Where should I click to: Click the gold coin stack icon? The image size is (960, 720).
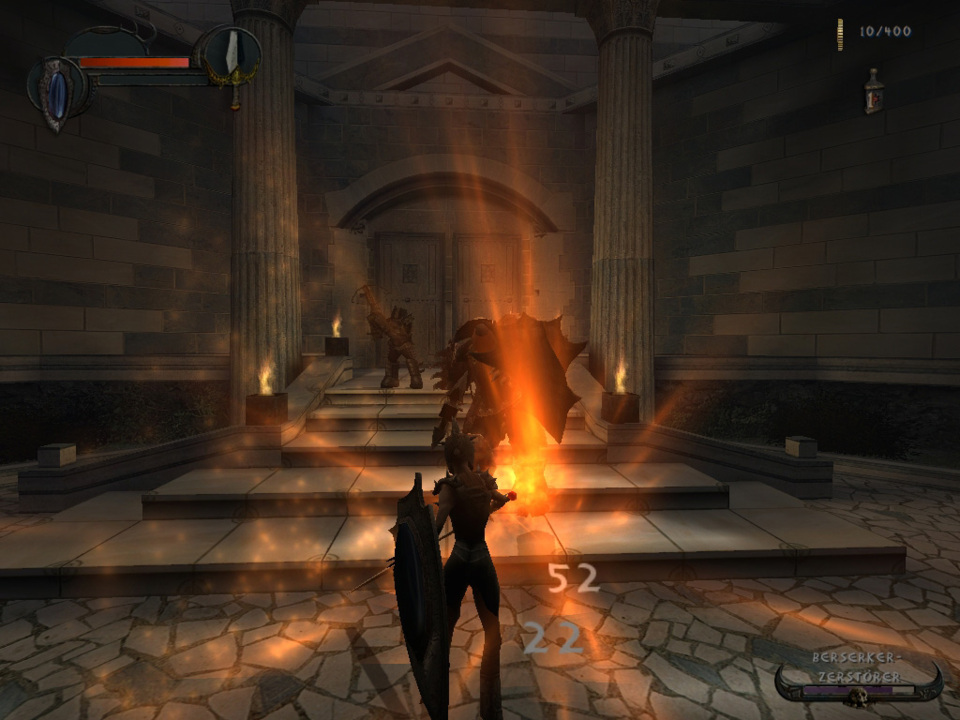coord(840,33)
